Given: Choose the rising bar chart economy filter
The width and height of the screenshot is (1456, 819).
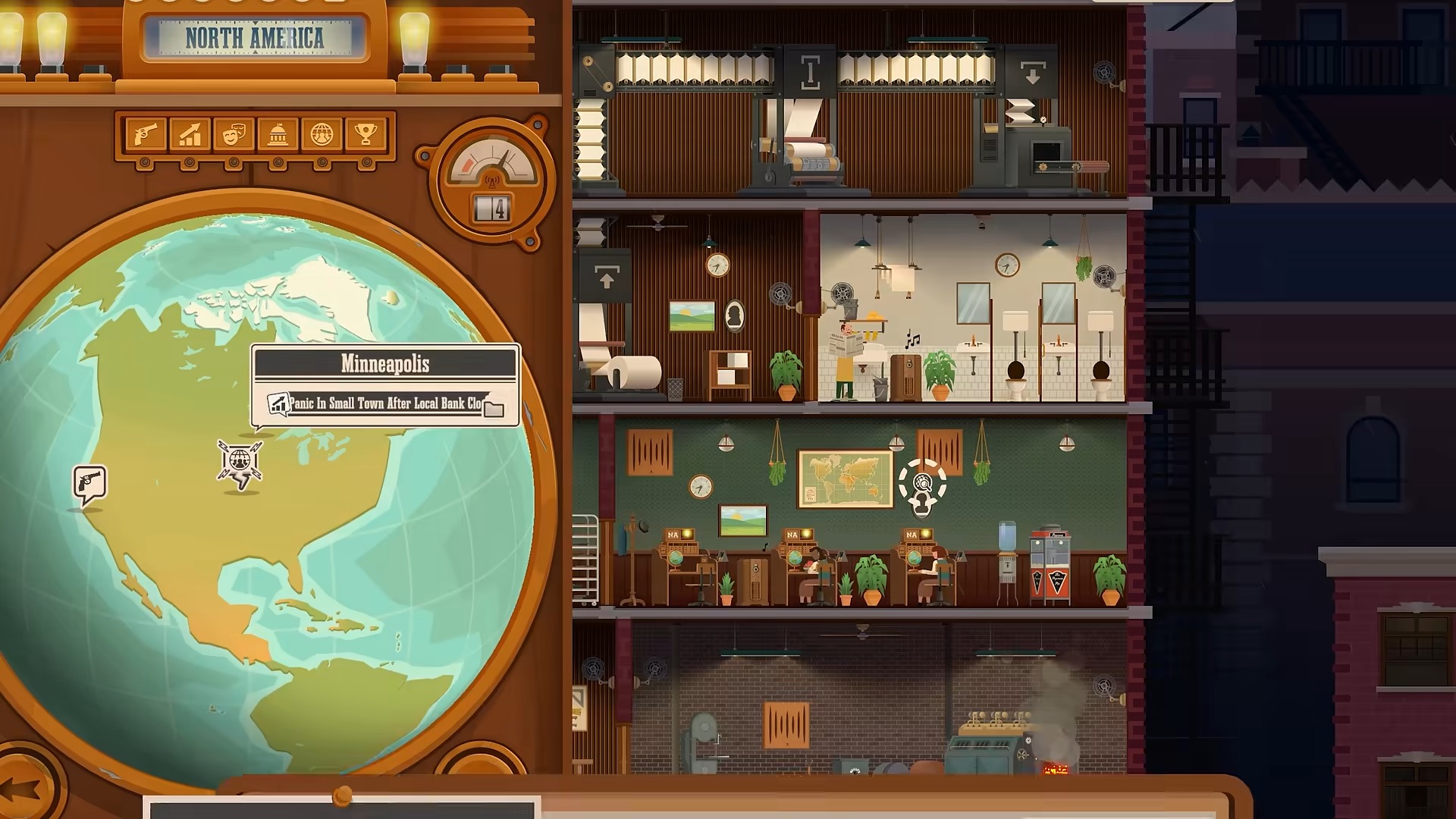Looking at the screenshot, I should click(x=190, y=135).
